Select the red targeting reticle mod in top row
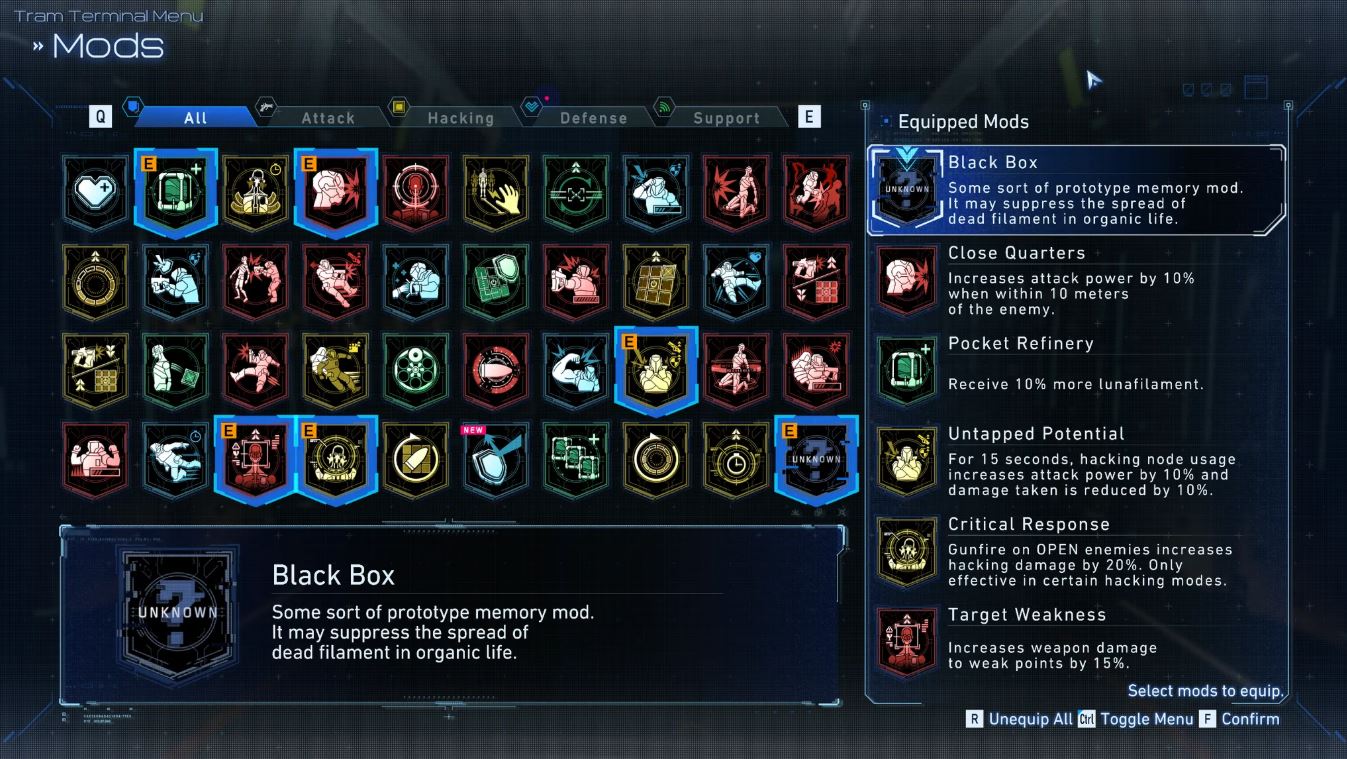 (415, 190)
